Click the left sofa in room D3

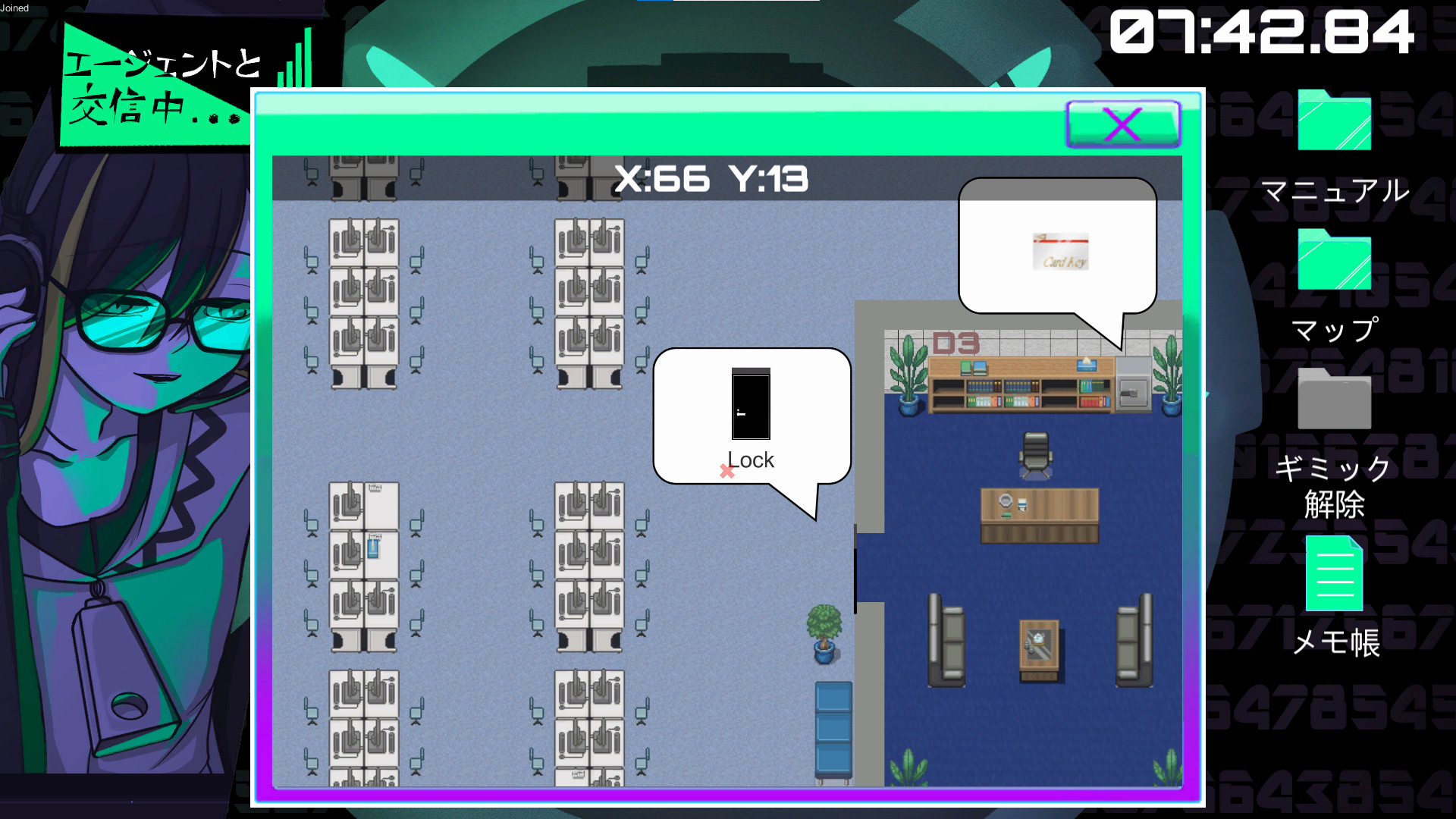944,641
